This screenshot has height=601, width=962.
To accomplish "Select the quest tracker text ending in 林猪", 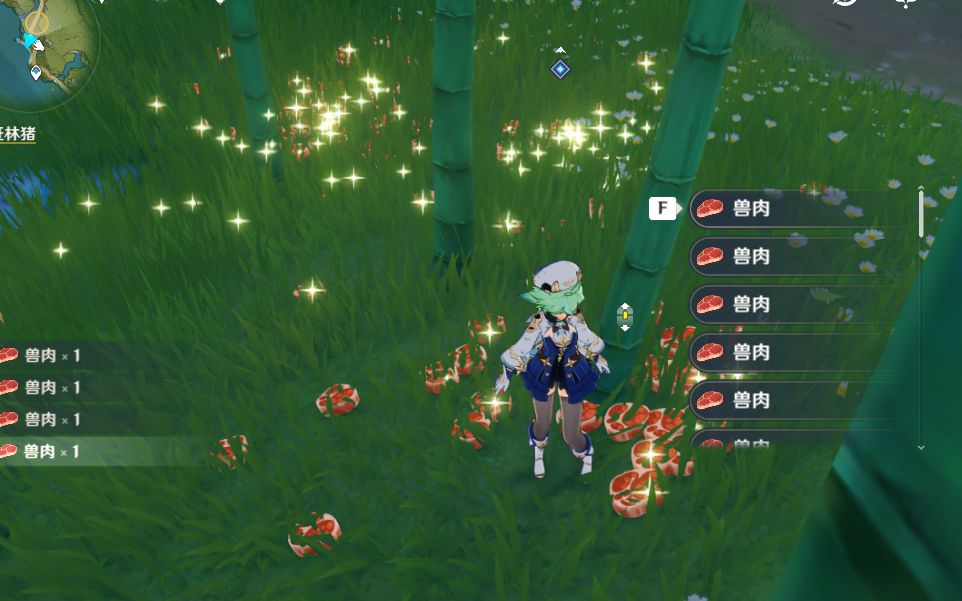I will 18,133.
